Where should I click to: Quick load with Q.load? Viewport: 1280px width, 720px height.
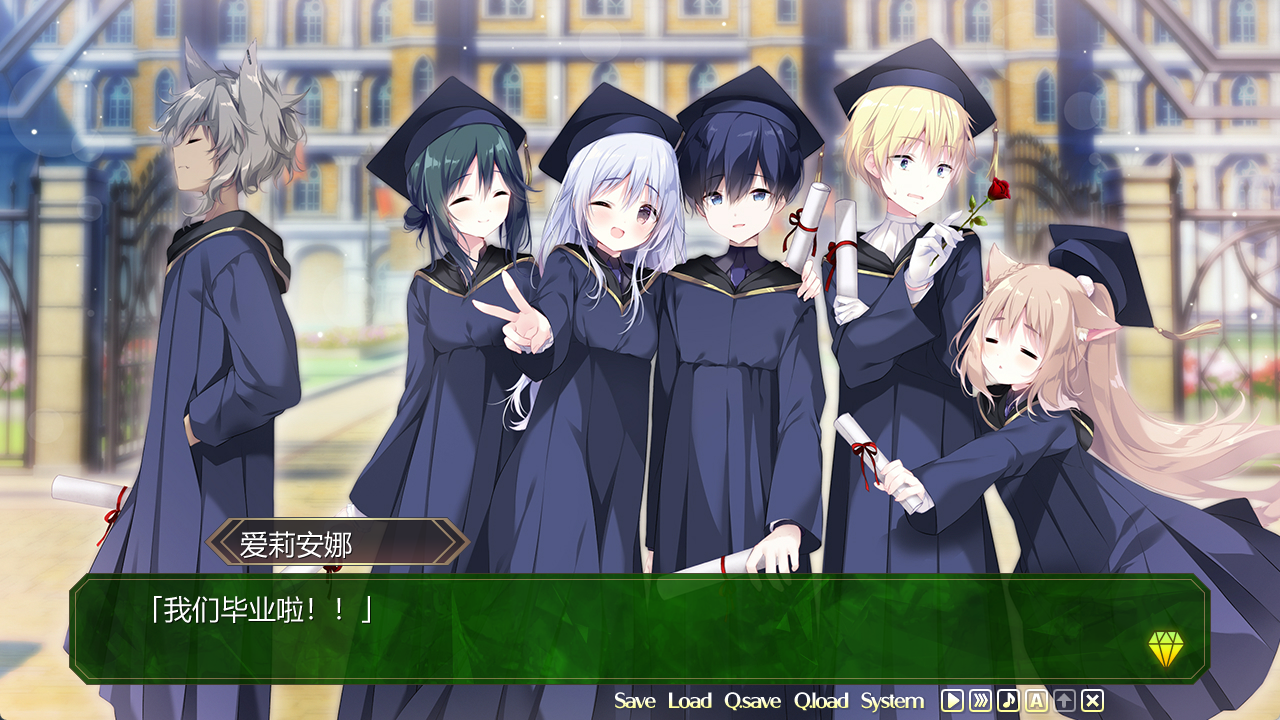[820, 701]
